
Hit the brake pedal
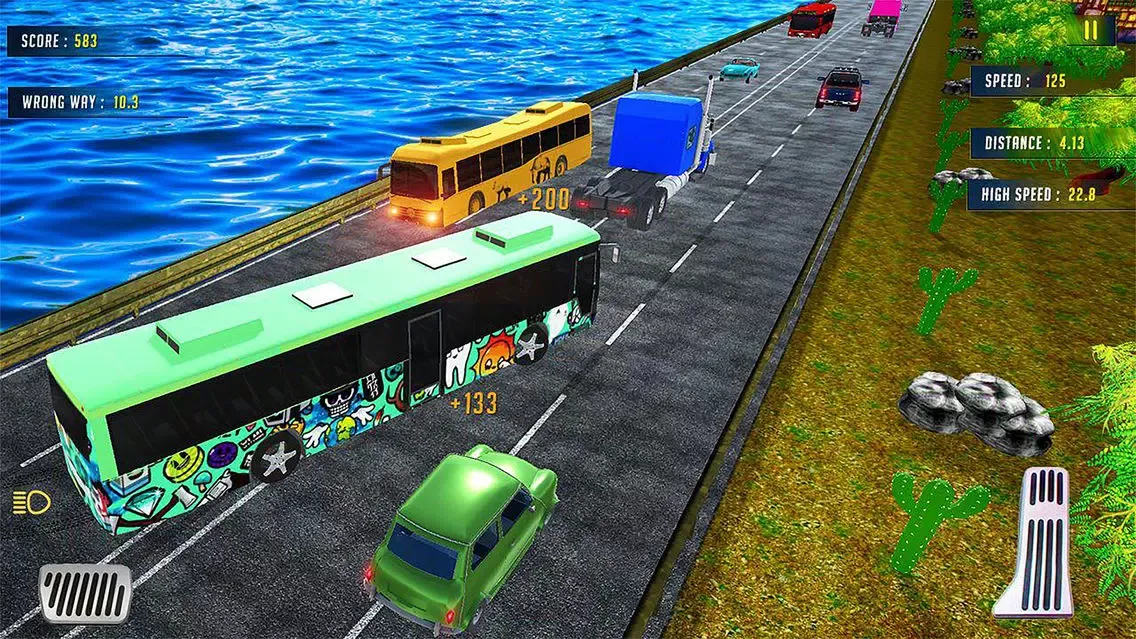tap(86, 591)
